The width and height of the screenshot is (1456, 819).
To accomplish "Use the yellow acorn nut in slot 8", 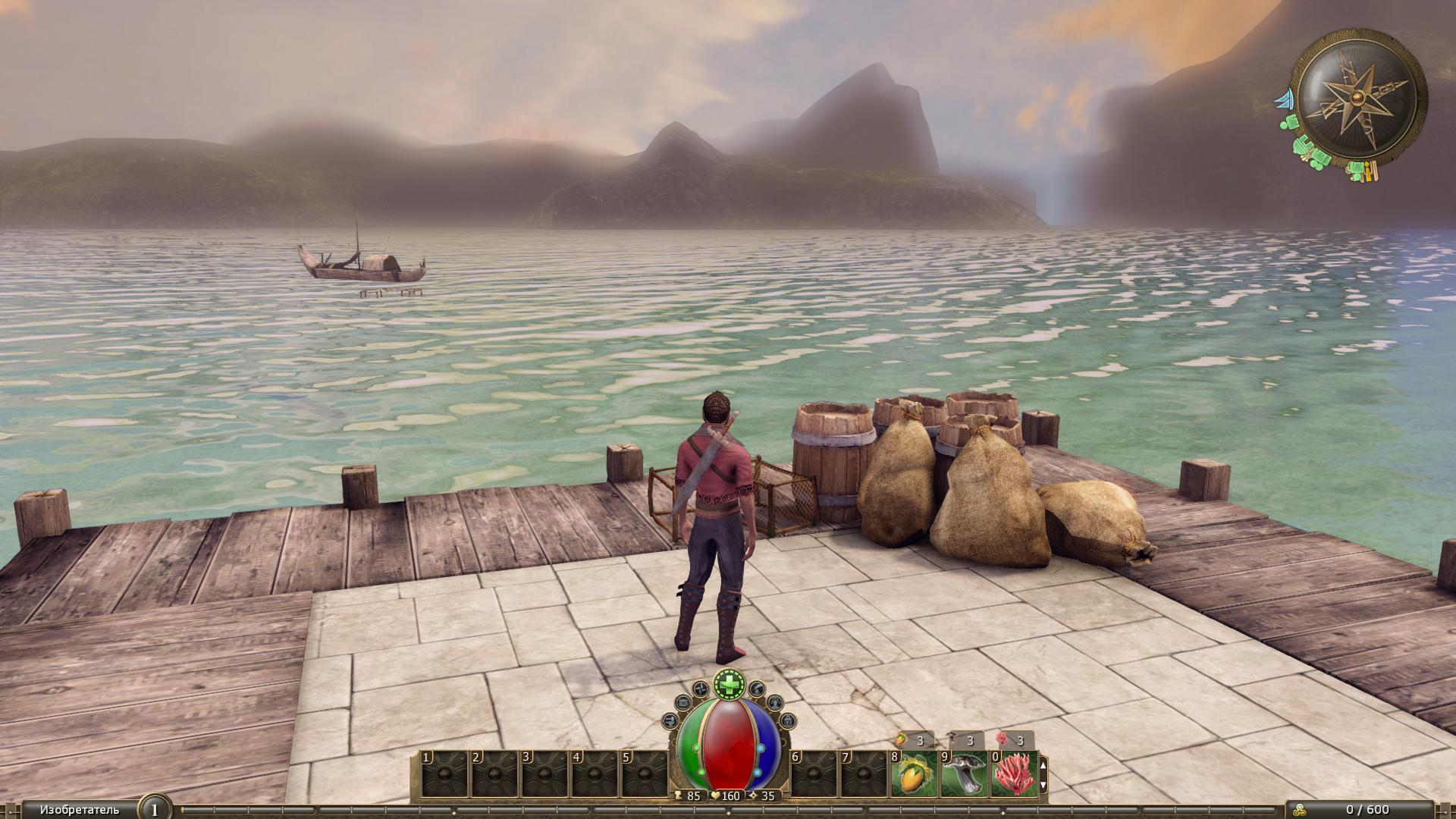I will coord(912,773).
